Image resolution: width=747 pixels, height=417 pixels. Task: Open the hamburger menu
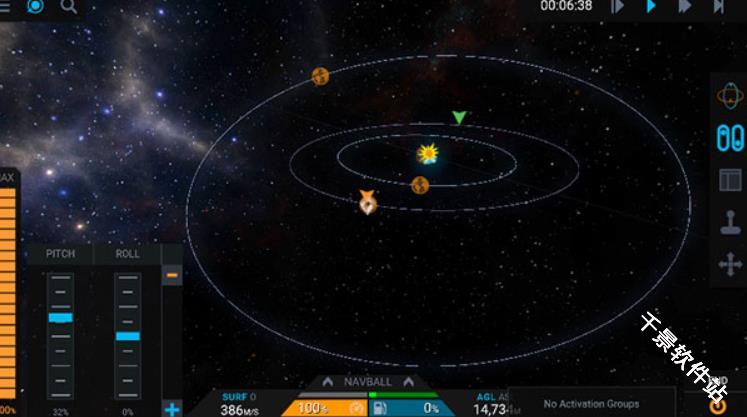click(5, 6)
